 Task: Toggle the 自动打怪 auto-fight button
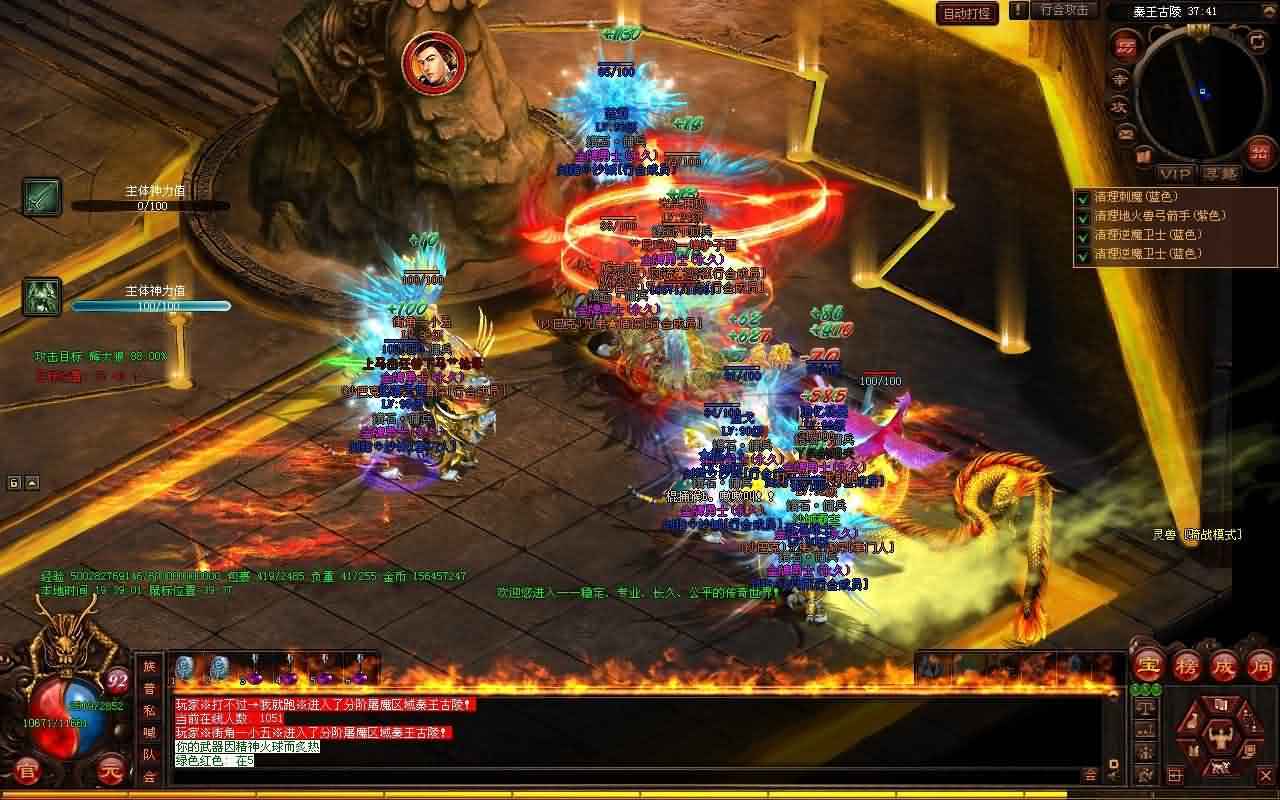pos(967,13)
